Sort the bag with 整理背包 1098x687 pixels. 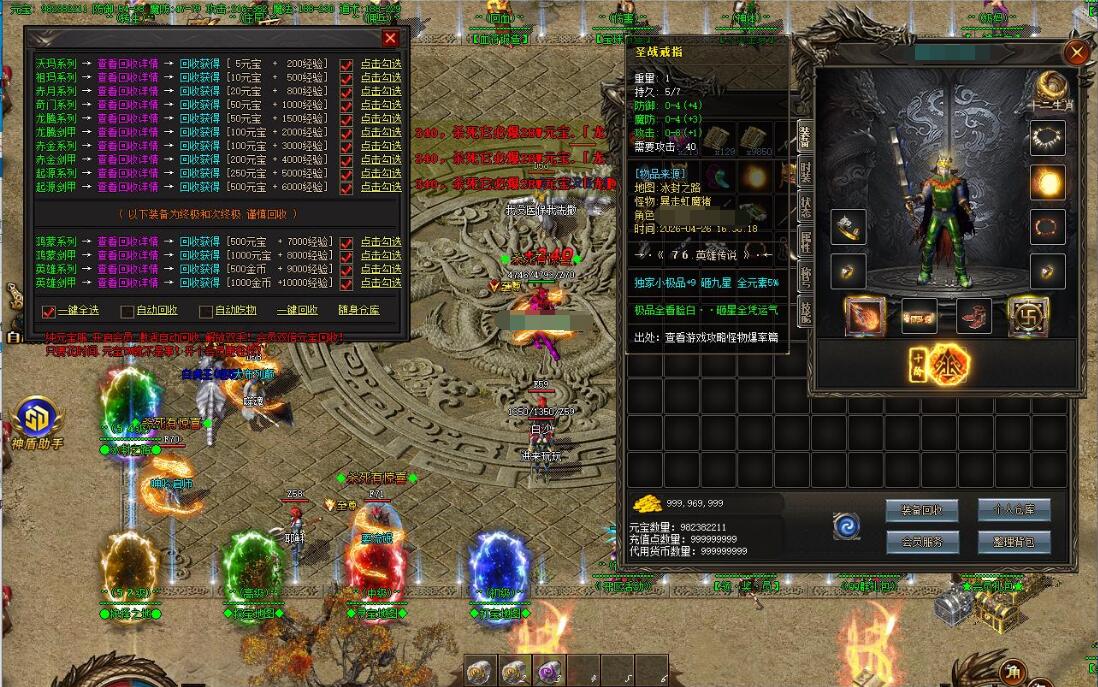[x=1013, y=542]
